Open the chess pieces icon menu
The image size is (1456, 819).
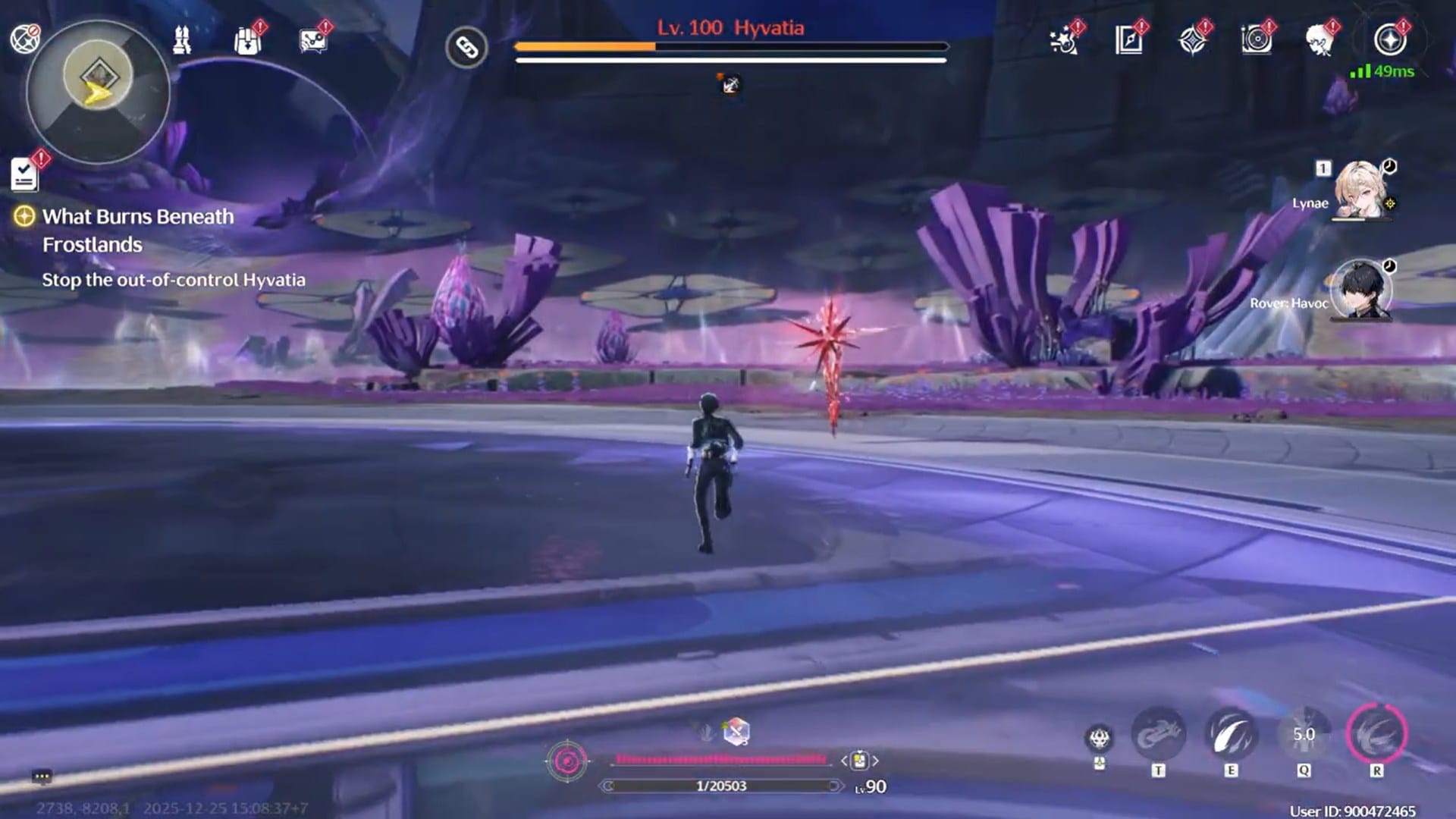pos(182,39)
